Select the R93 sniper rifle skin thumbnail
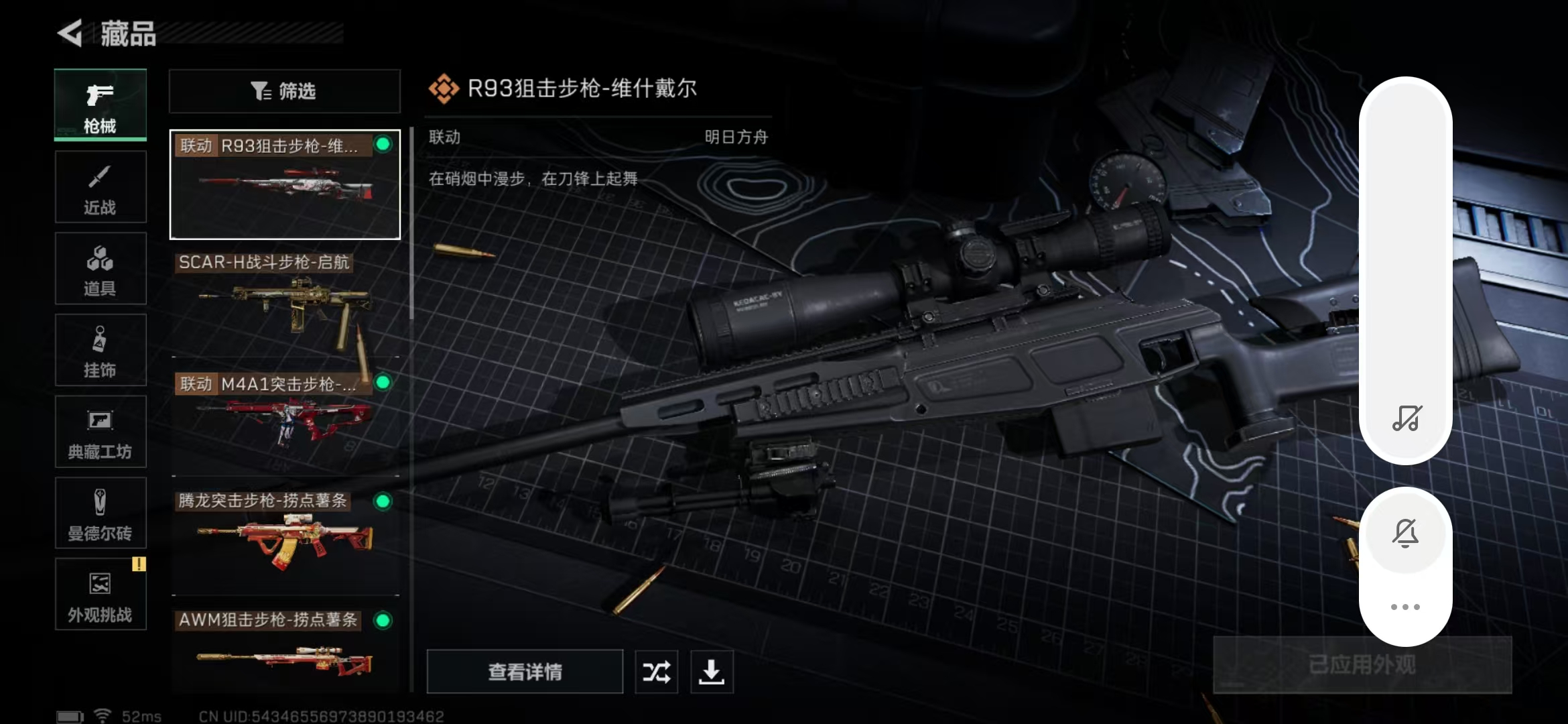 [285, 185]
